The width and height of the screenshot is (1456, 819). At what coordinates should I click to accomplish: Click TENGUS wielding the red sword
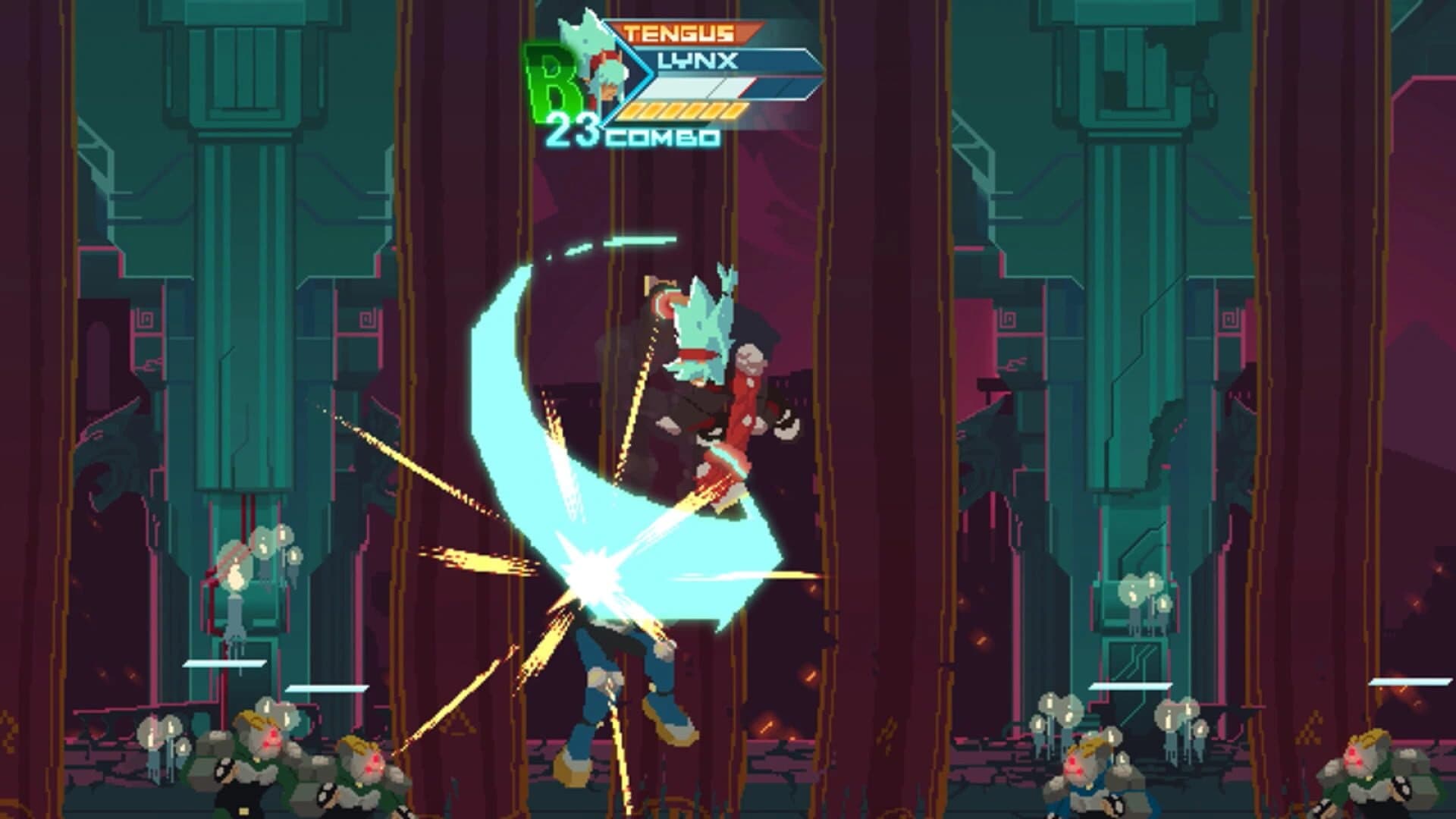(x=713, y=364)
